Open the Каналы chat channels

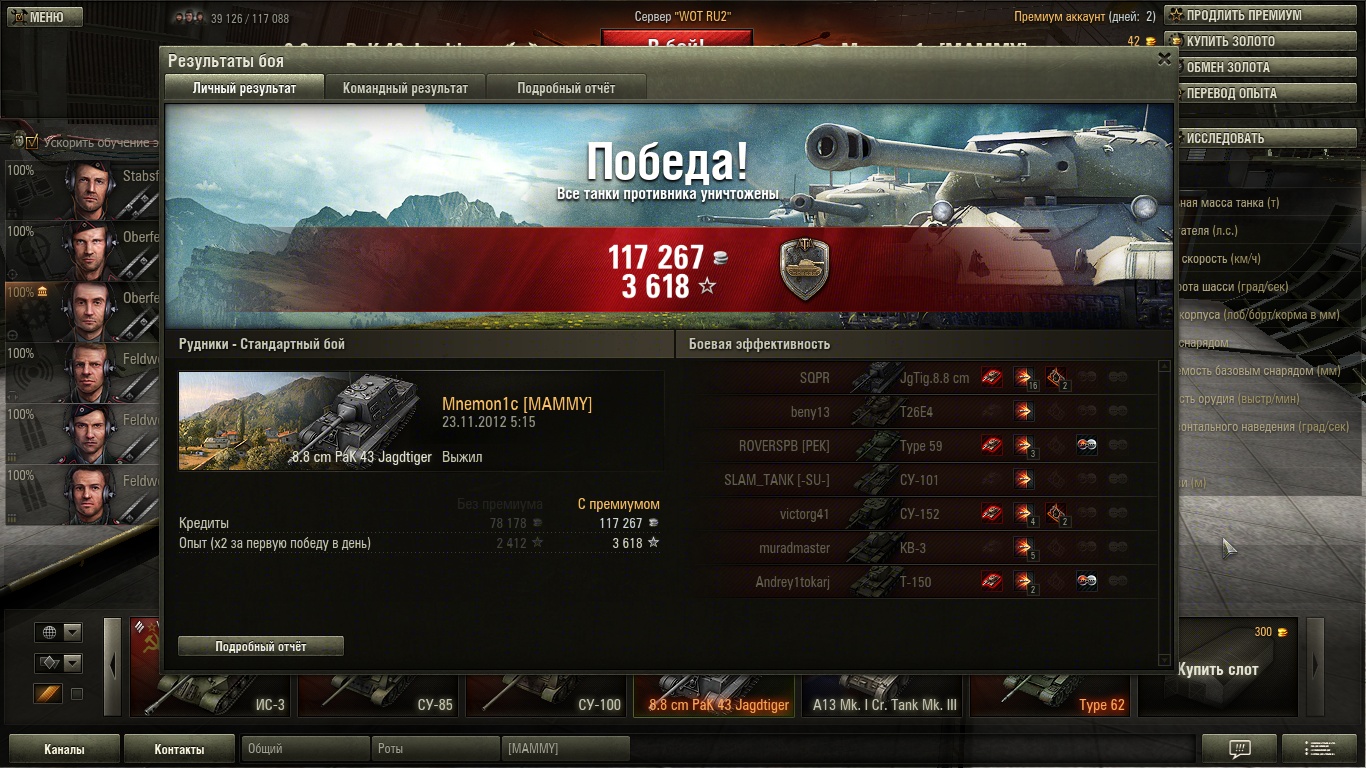pyautogui.click(x=64, y=749)
